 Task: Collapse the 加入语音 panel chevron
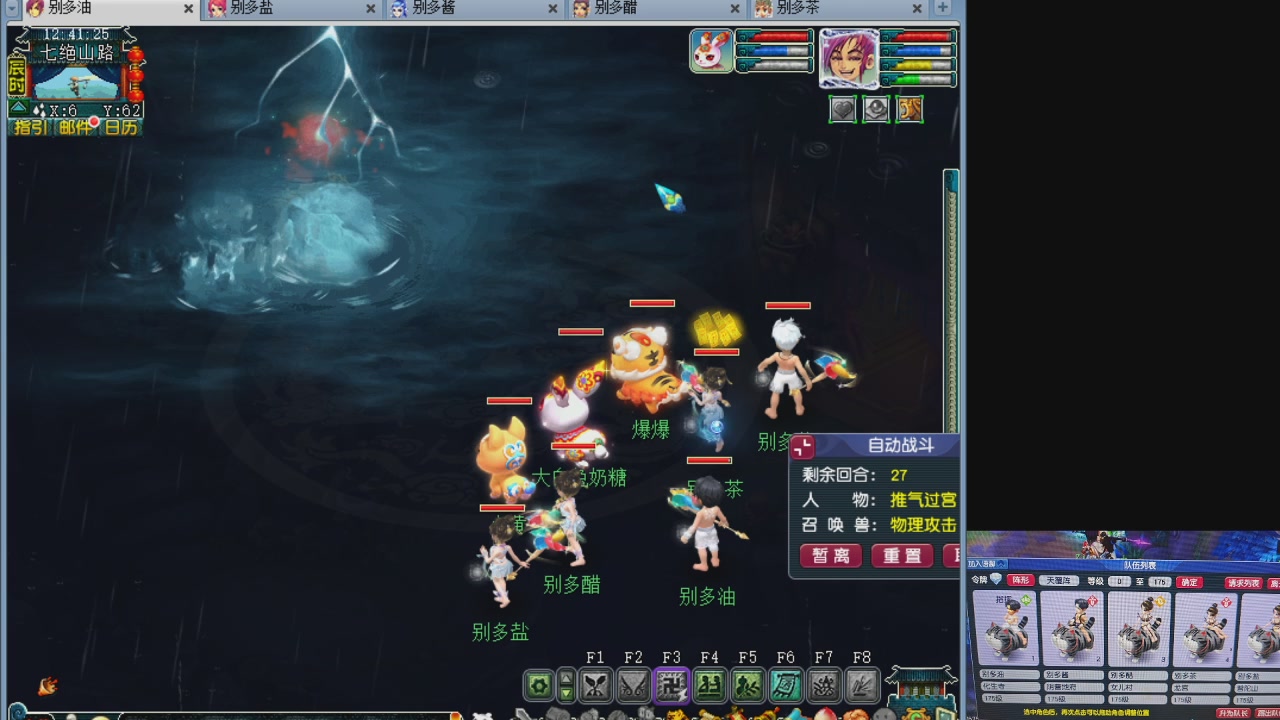coord(1001,564)
